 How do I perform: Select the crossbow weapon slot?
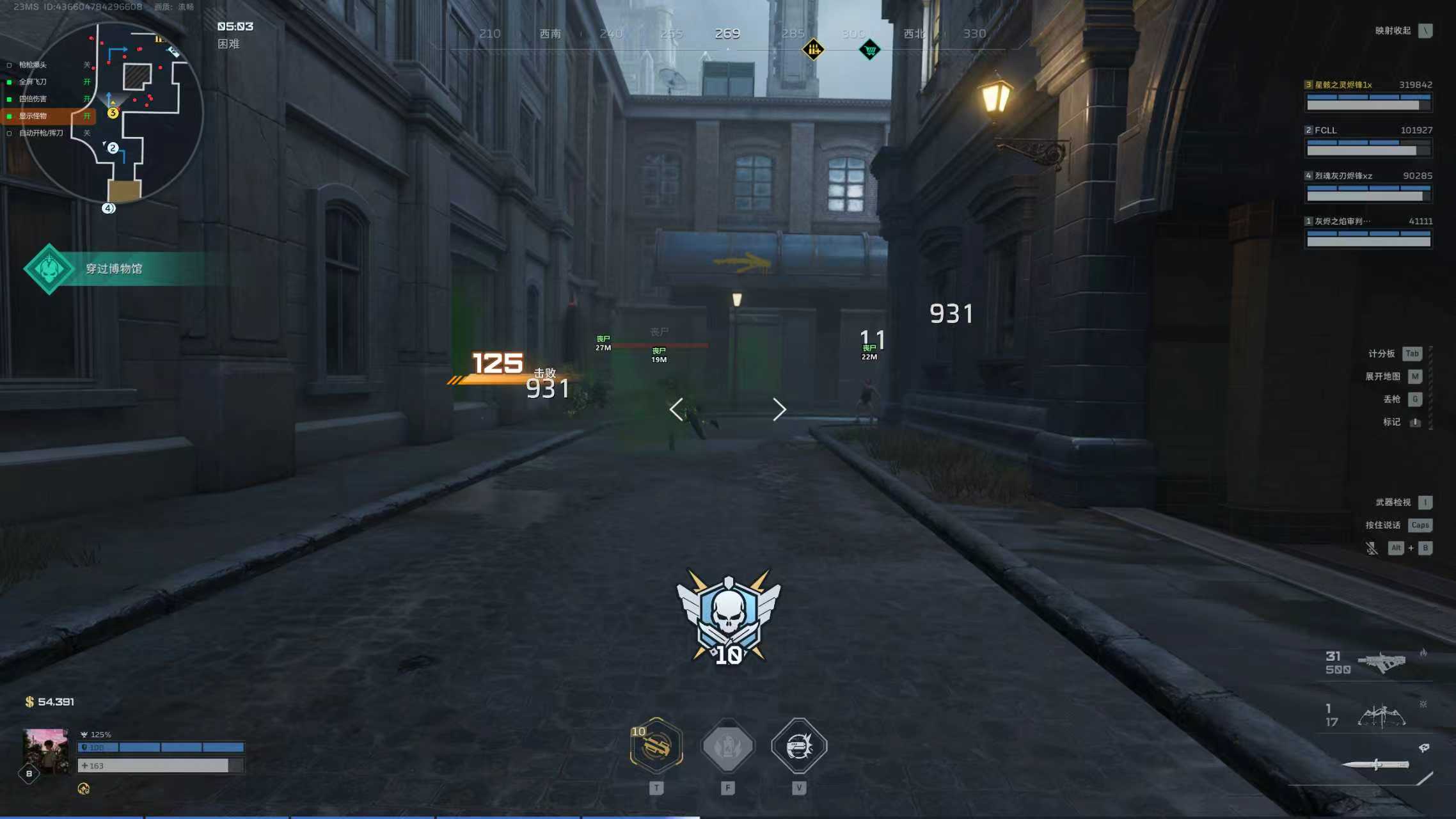pos(1381,715)
